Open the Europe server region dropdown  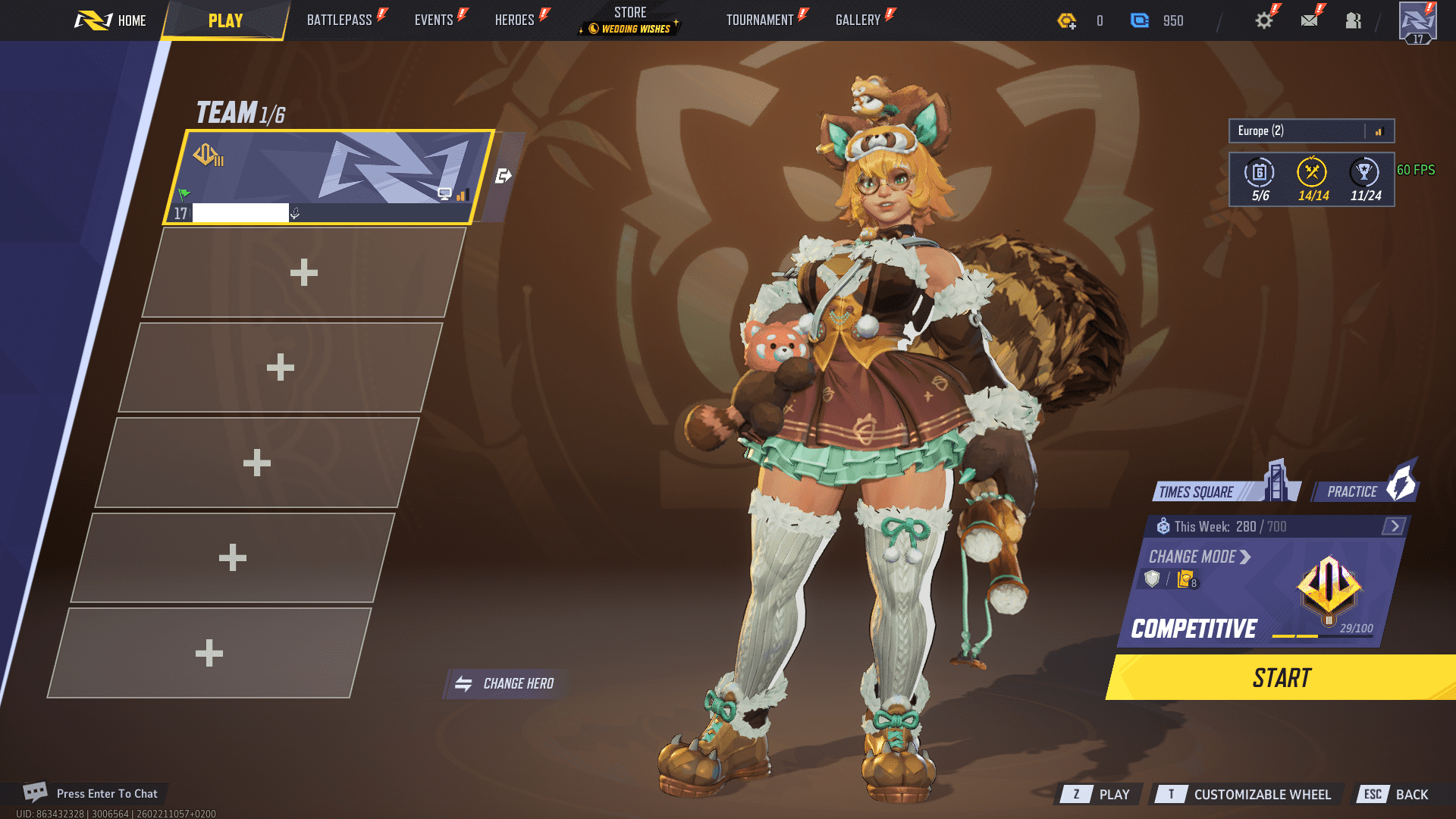pyautogui.click(x=1311, y=131)
